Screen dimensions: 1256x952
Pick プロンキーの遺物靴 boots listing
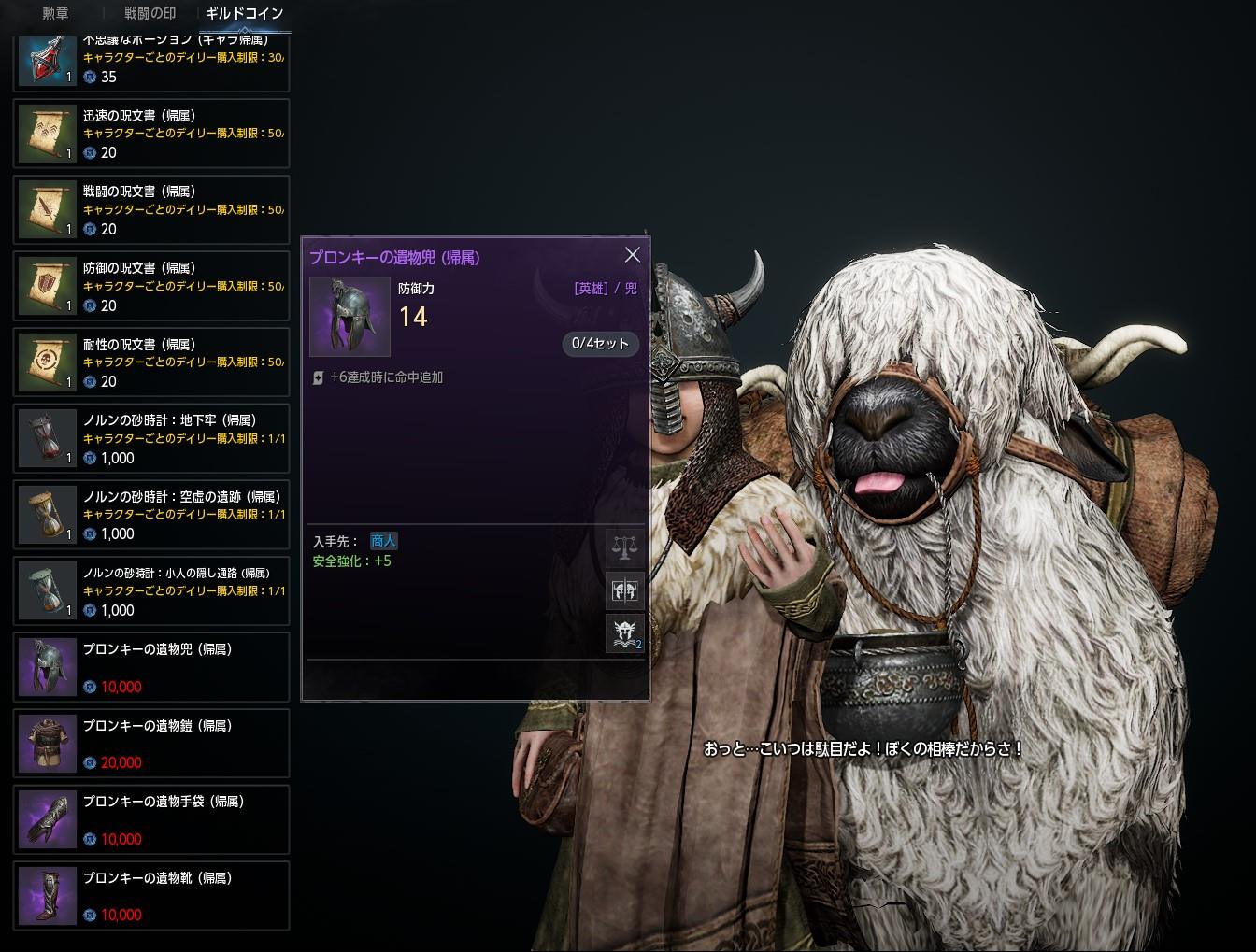151,896
